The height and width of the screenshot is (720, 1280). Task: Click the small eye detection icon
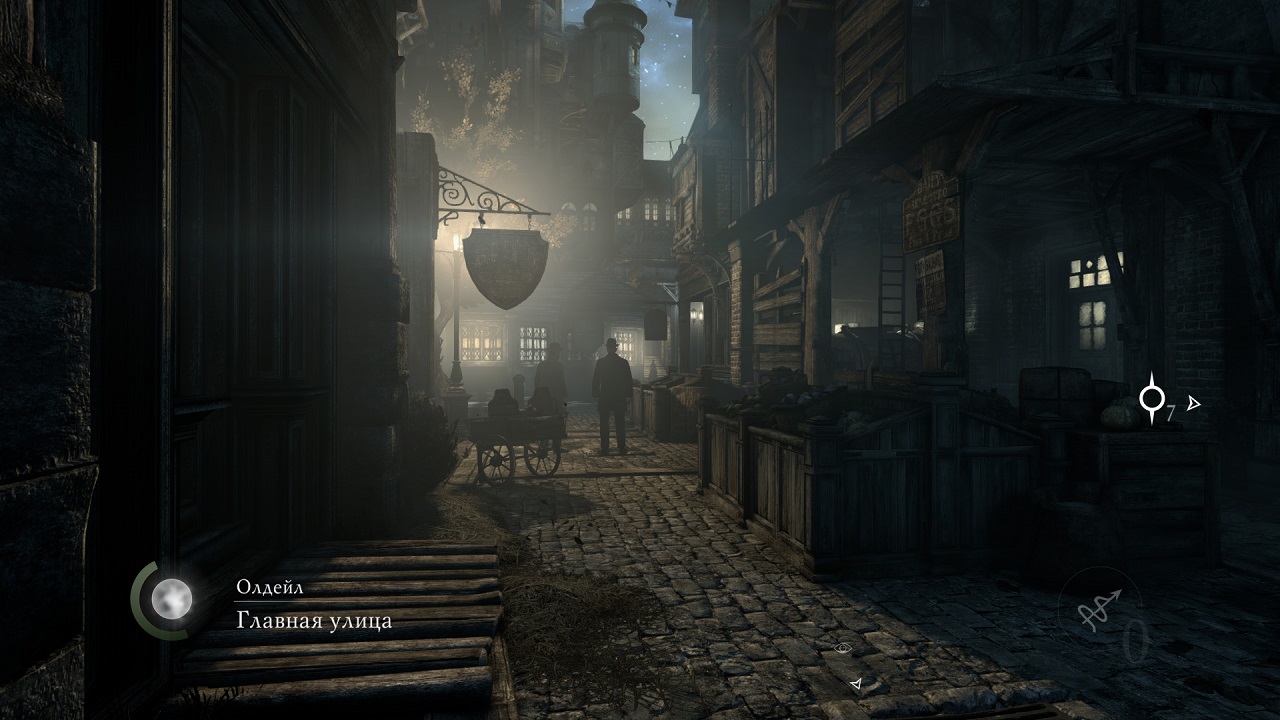(x=843, y=648)
